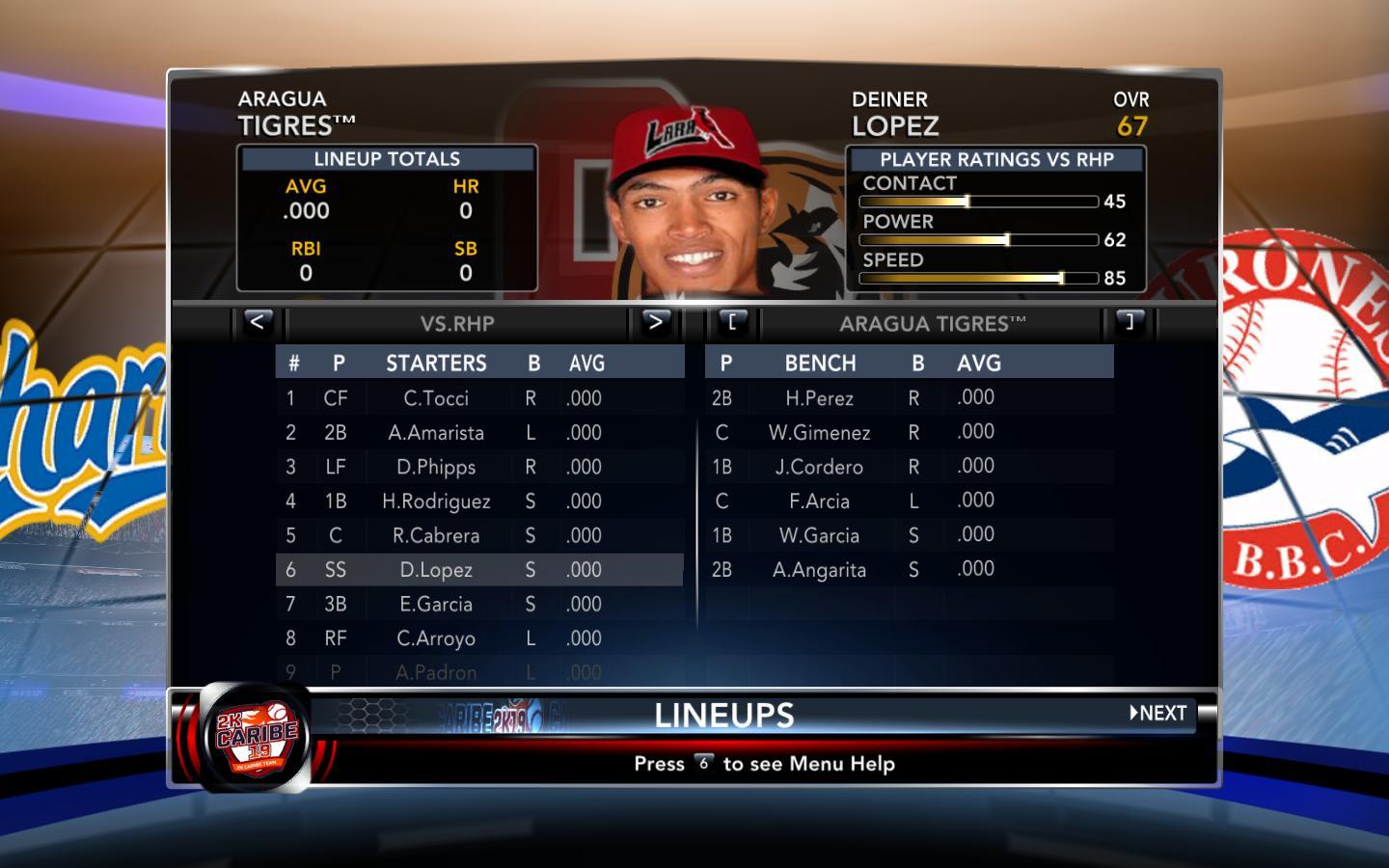Click the NEXT button
The width and height of the screenshot is (1389, 868).
(1158, 714)
